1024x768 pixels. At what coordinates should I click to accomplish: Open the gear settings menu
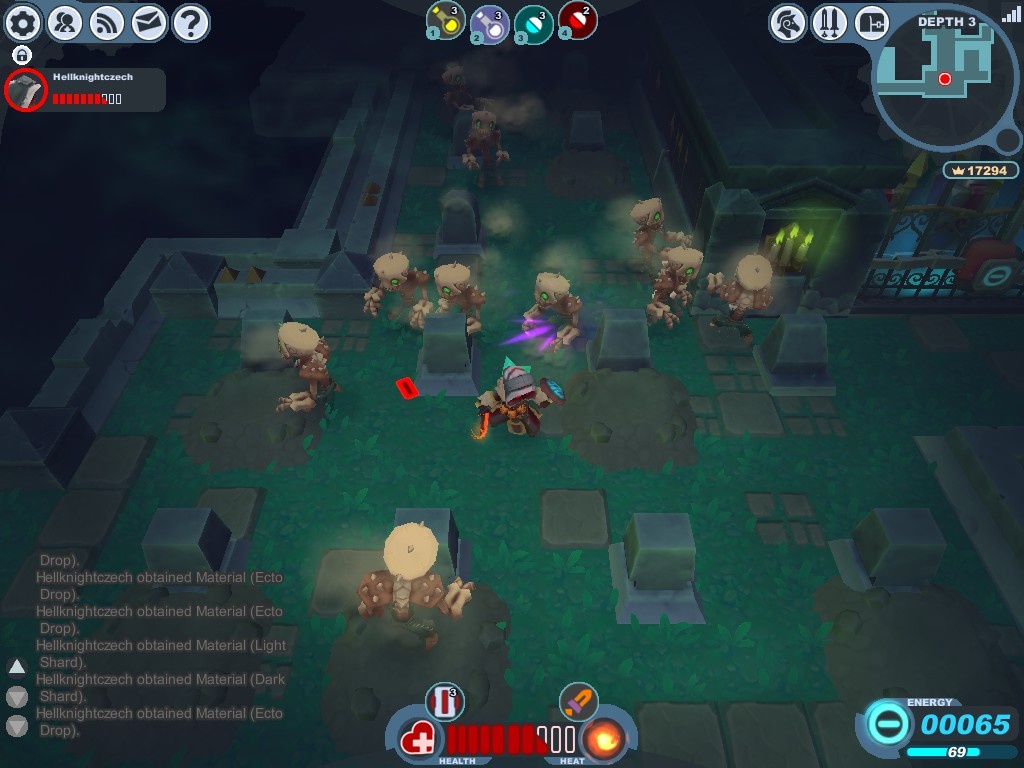tap(24, 22)
